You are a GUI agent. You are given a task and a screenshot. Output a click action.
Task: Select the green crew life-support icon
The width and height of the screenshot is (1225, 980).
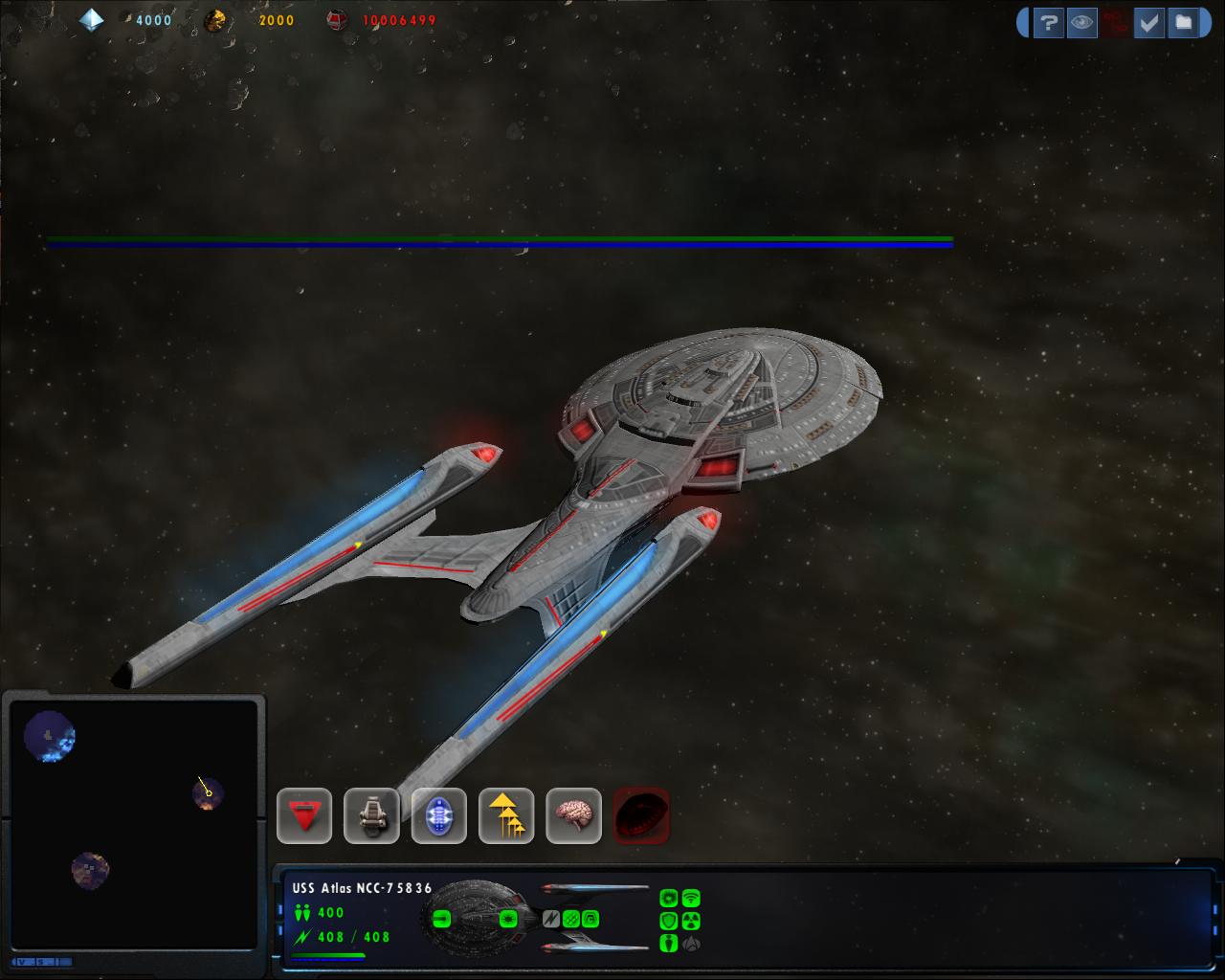click(669, 944)
